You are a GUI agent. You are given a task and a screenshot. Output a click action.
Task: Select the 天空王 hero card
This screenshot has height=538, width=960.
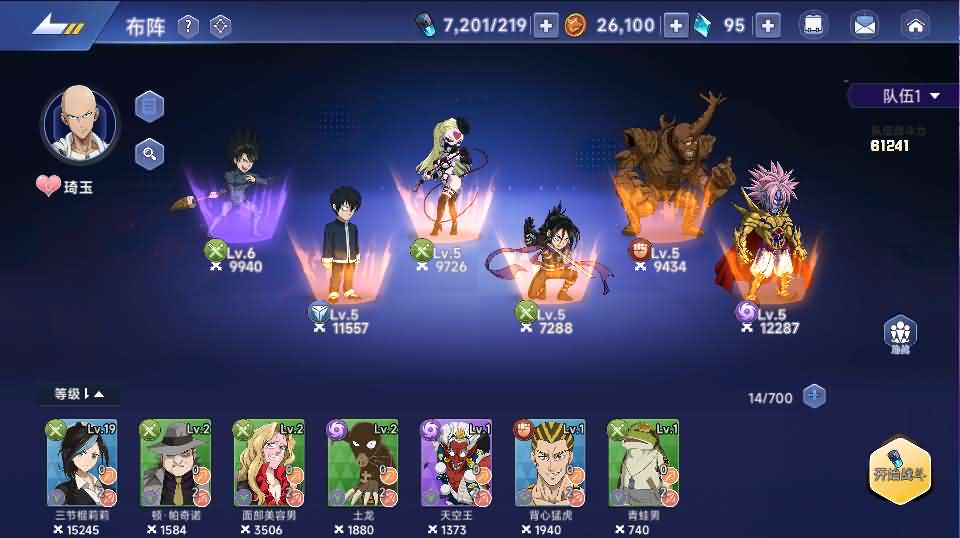pos(456,463)
